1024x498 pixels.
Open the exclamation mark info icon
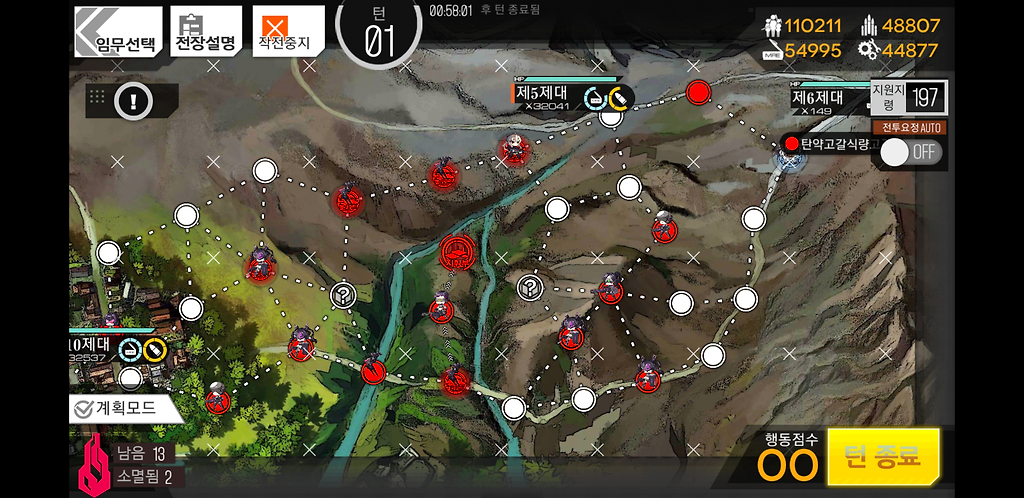click(133, 99)
